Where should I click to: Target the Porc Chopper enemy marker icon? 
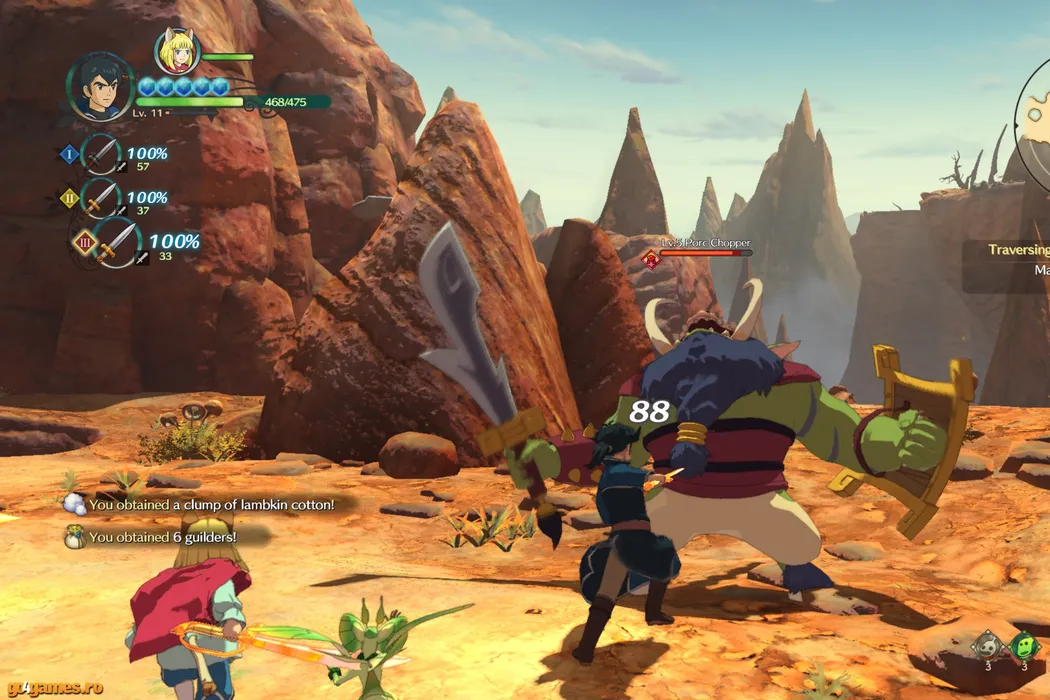tap(651, 260)
